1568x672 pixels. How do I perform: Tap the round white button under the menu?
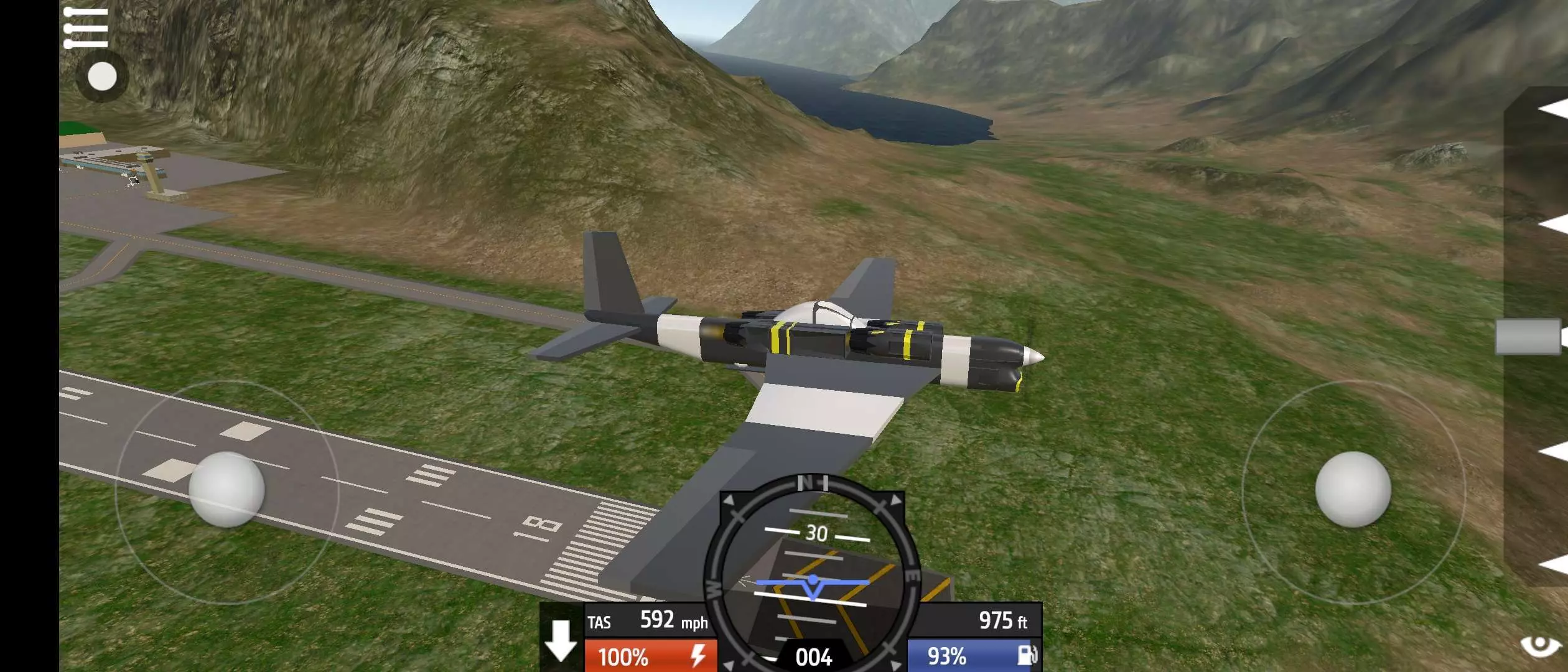(102, 77)
